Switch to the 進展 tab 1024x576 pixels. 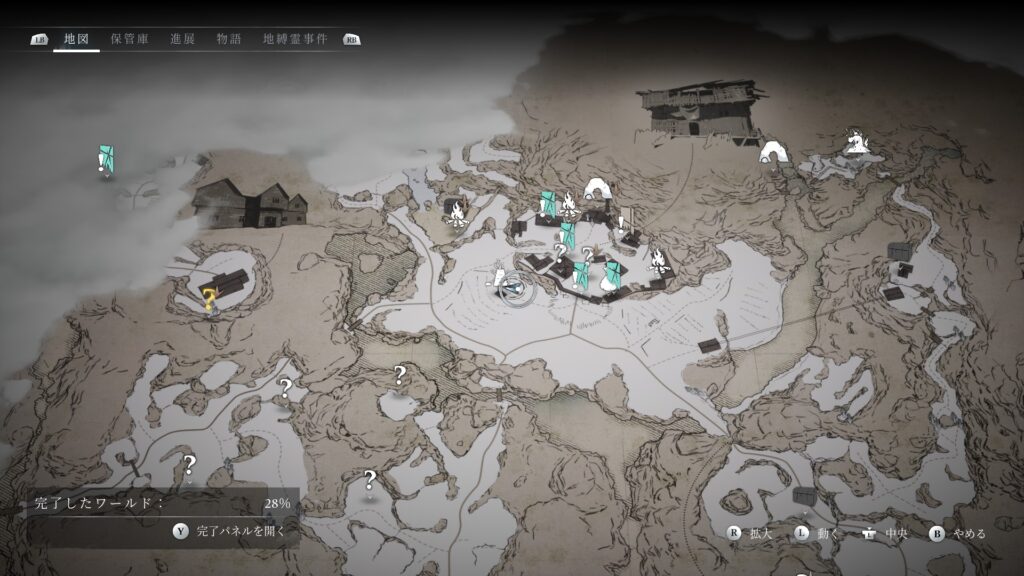[182, 39]
